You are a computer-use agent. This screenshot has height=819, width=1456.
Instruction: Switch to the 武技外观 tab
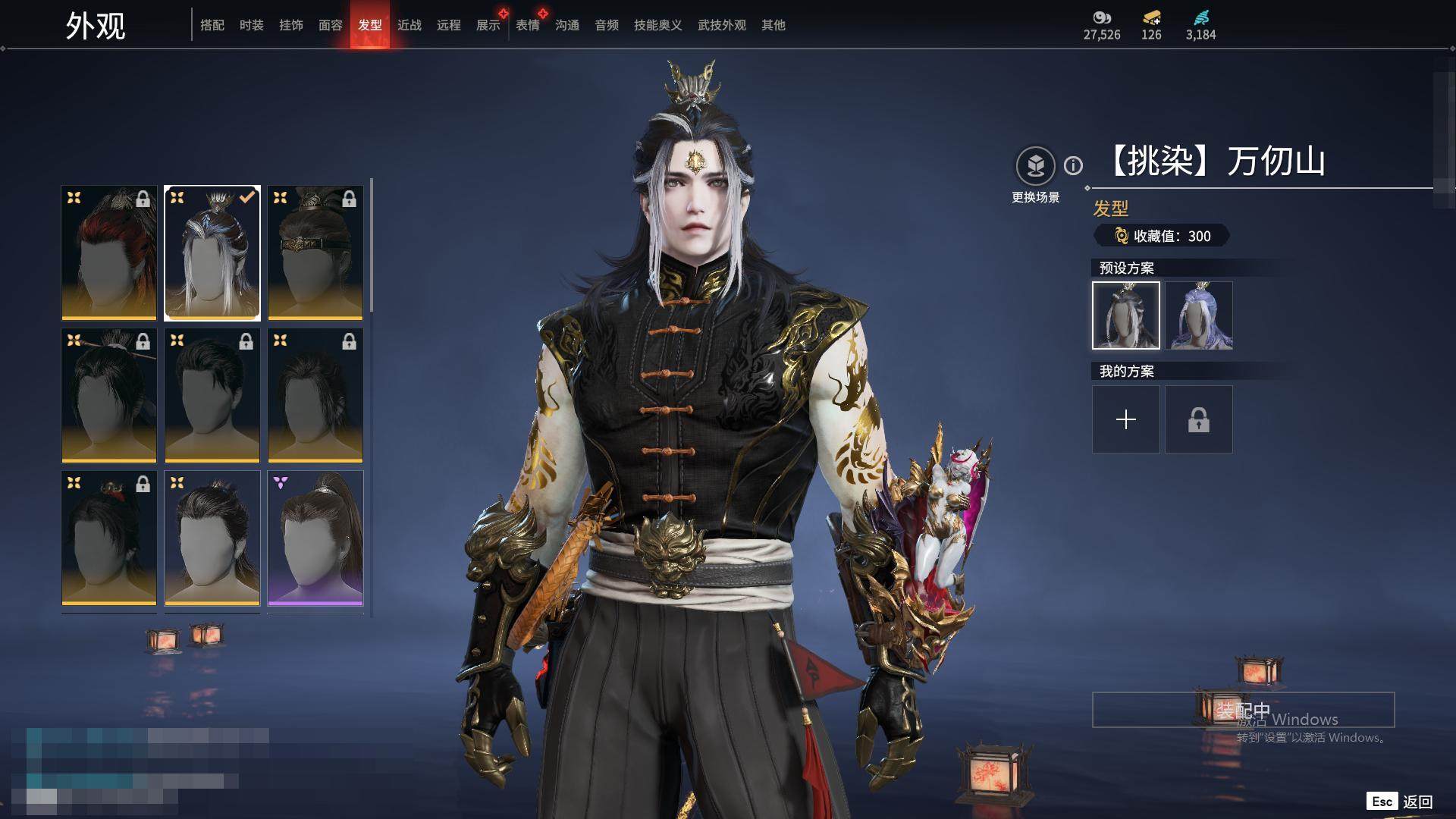tap(722, 25)
